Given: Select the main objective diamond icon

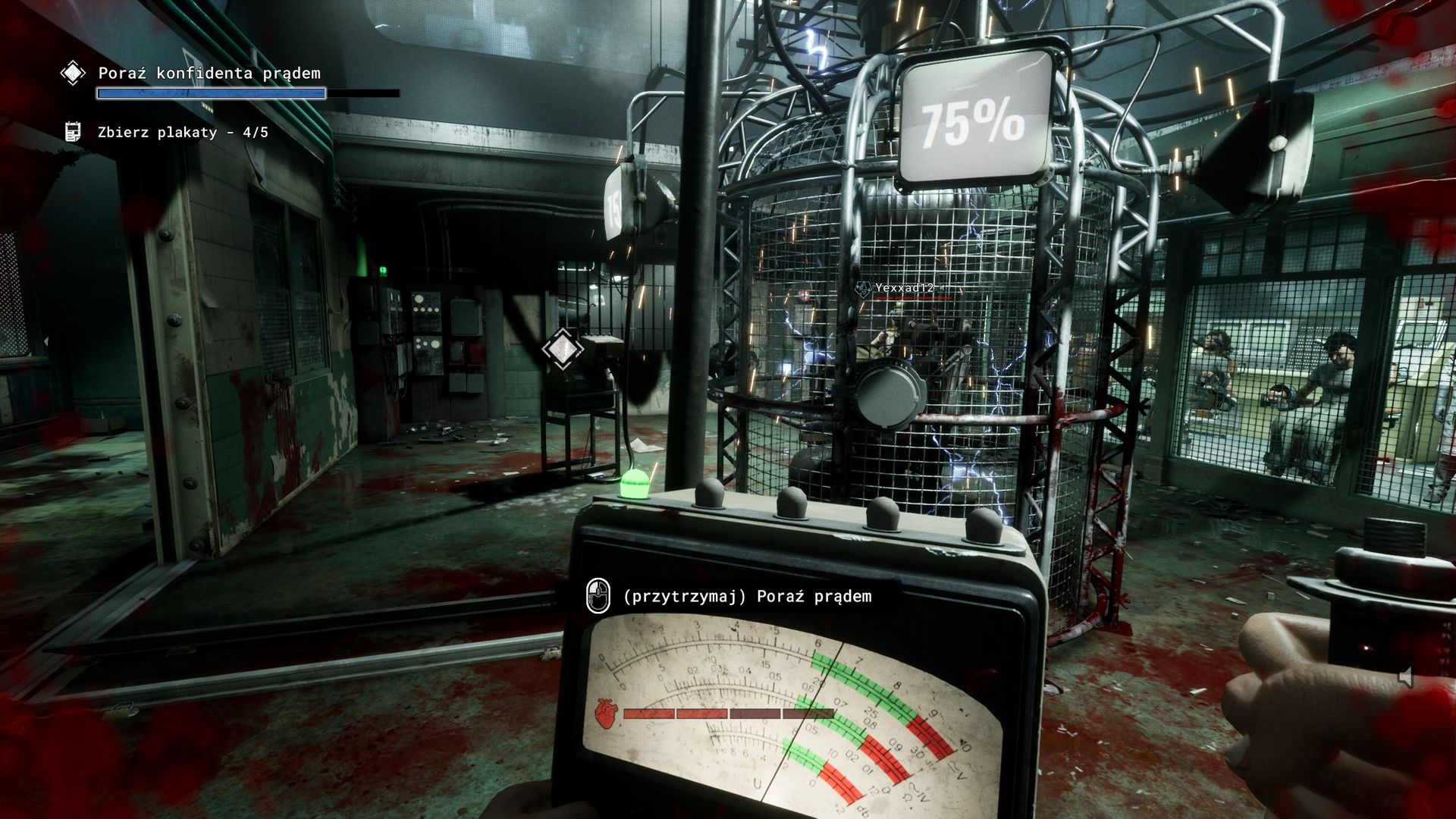Looking at the screenshot, I should 73,74.
